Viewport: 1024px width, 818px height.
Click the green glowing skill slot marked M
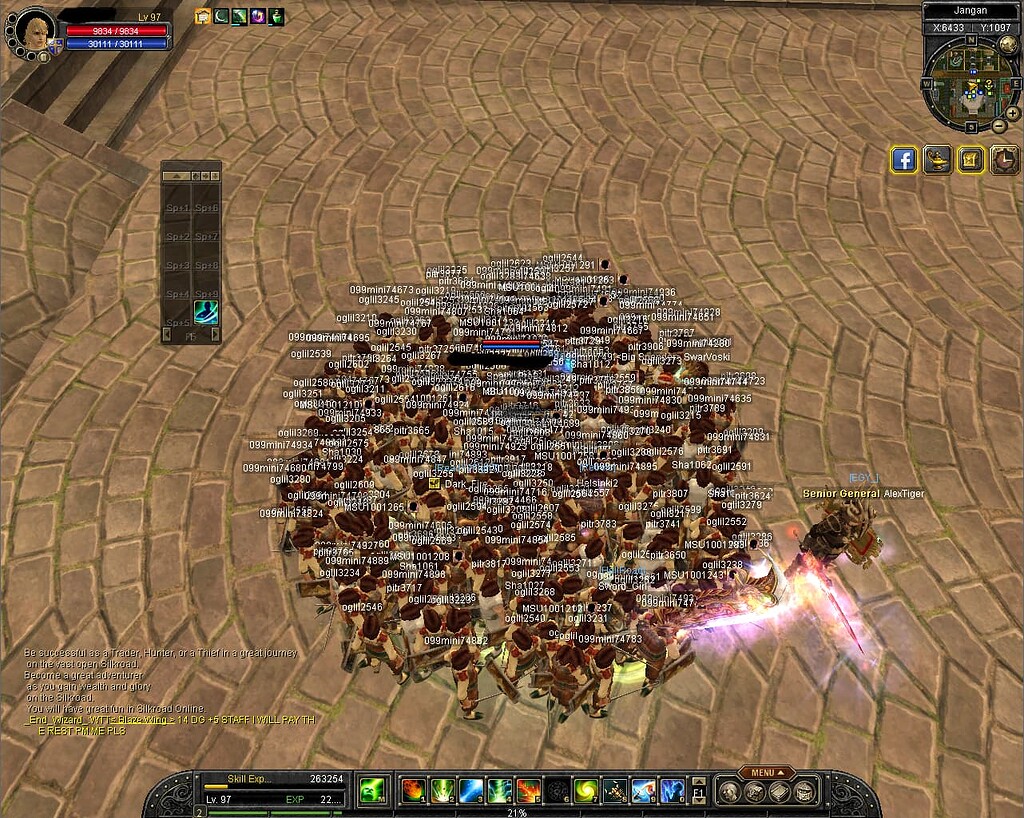pyautogui.click(x=373, y=791)
